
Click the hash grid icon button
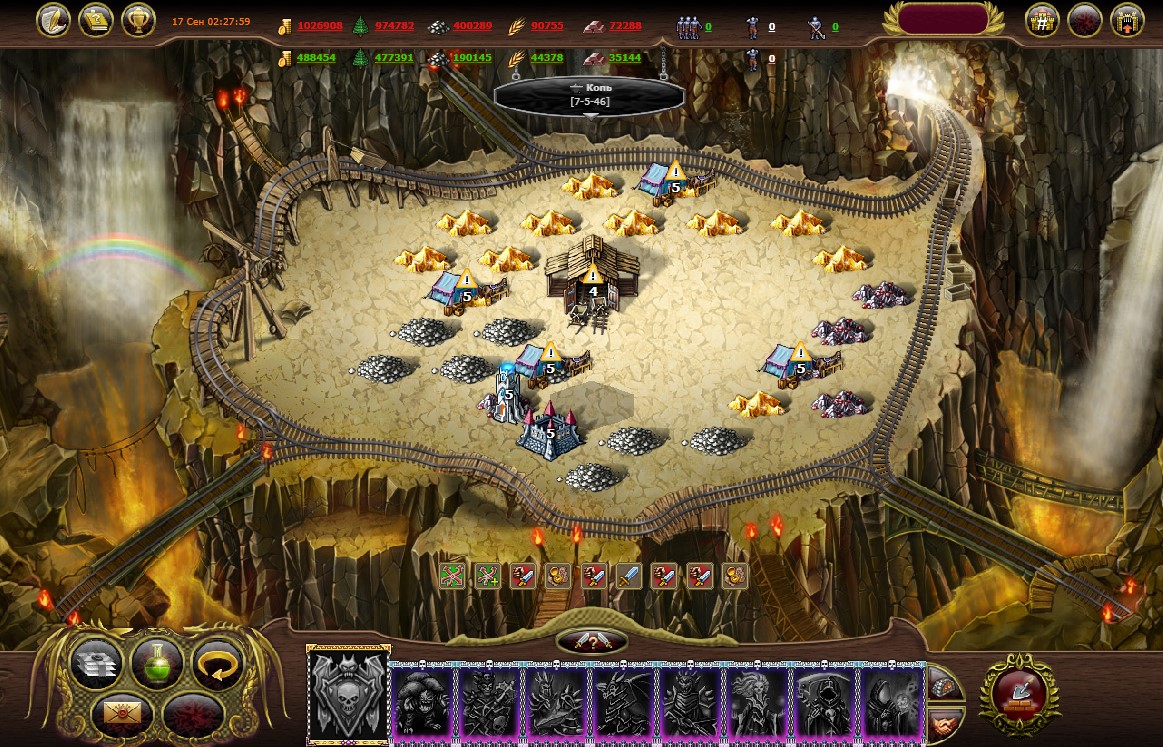tap(1042, 20)
